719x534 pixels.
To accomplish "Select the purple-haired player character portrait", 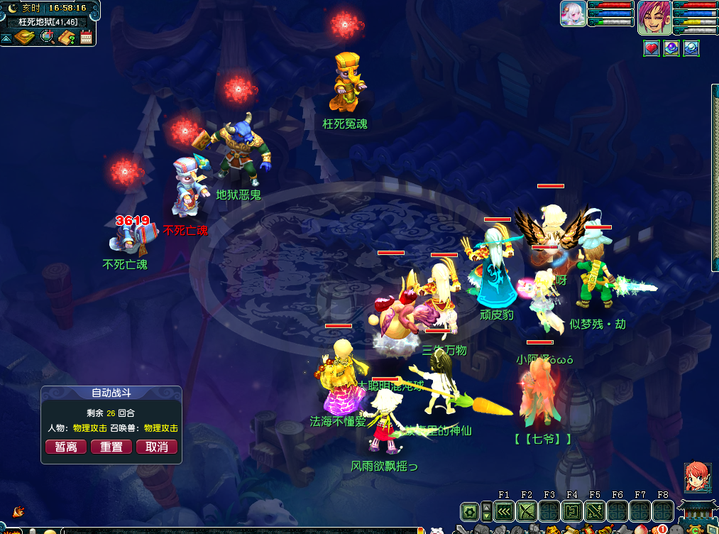I will pyautogui.click(x=655, y=17).
